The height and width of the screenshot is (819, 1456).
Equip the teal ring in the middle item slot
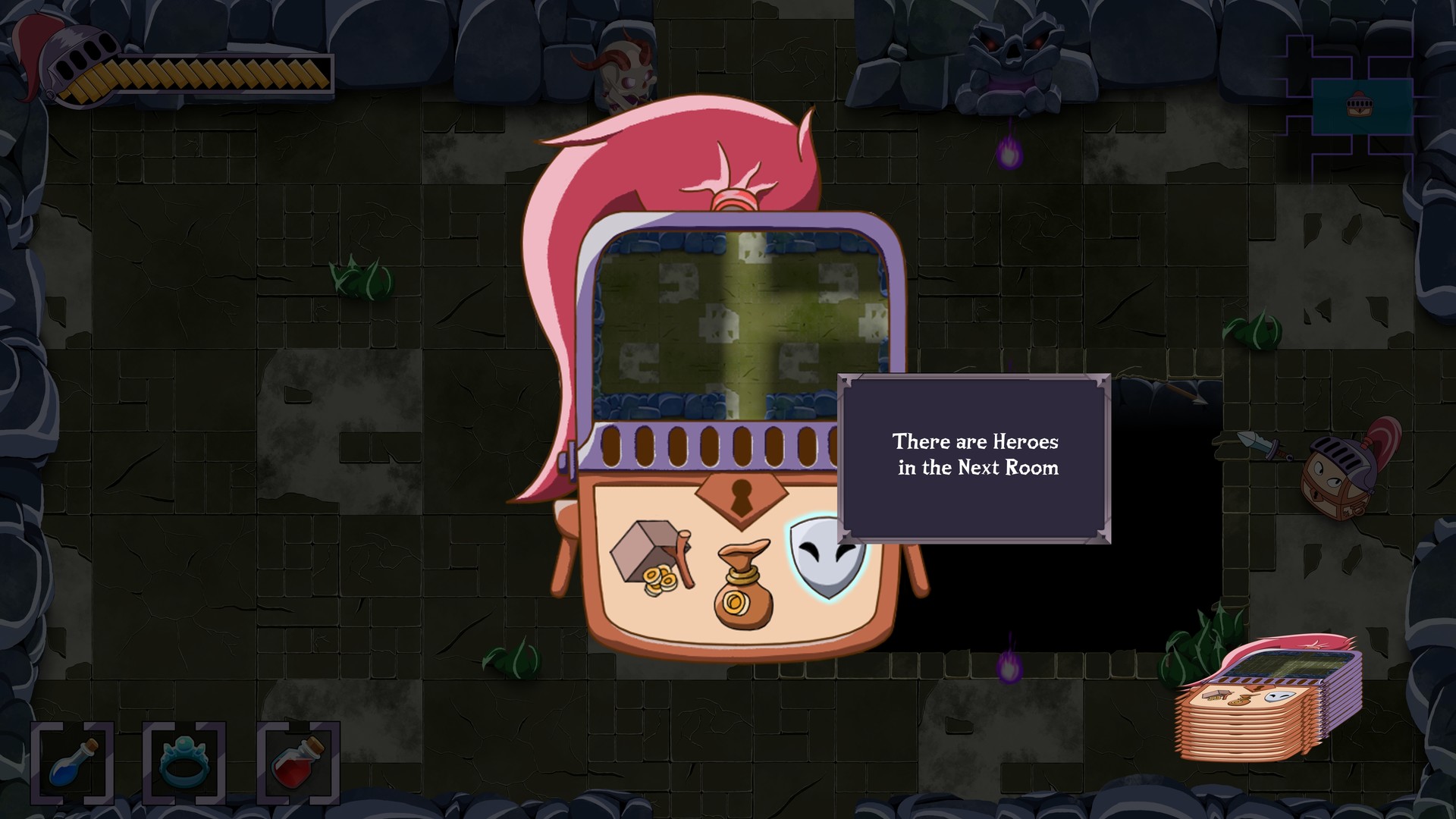coord(184,762)
